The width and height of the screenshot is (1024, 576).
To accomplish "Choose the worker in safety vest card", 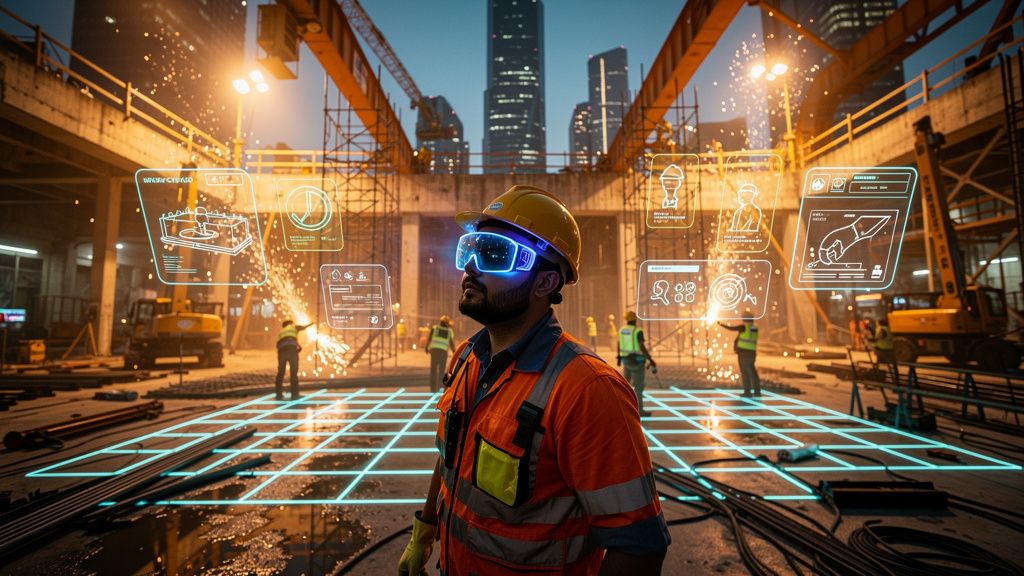I will (747, 204).
